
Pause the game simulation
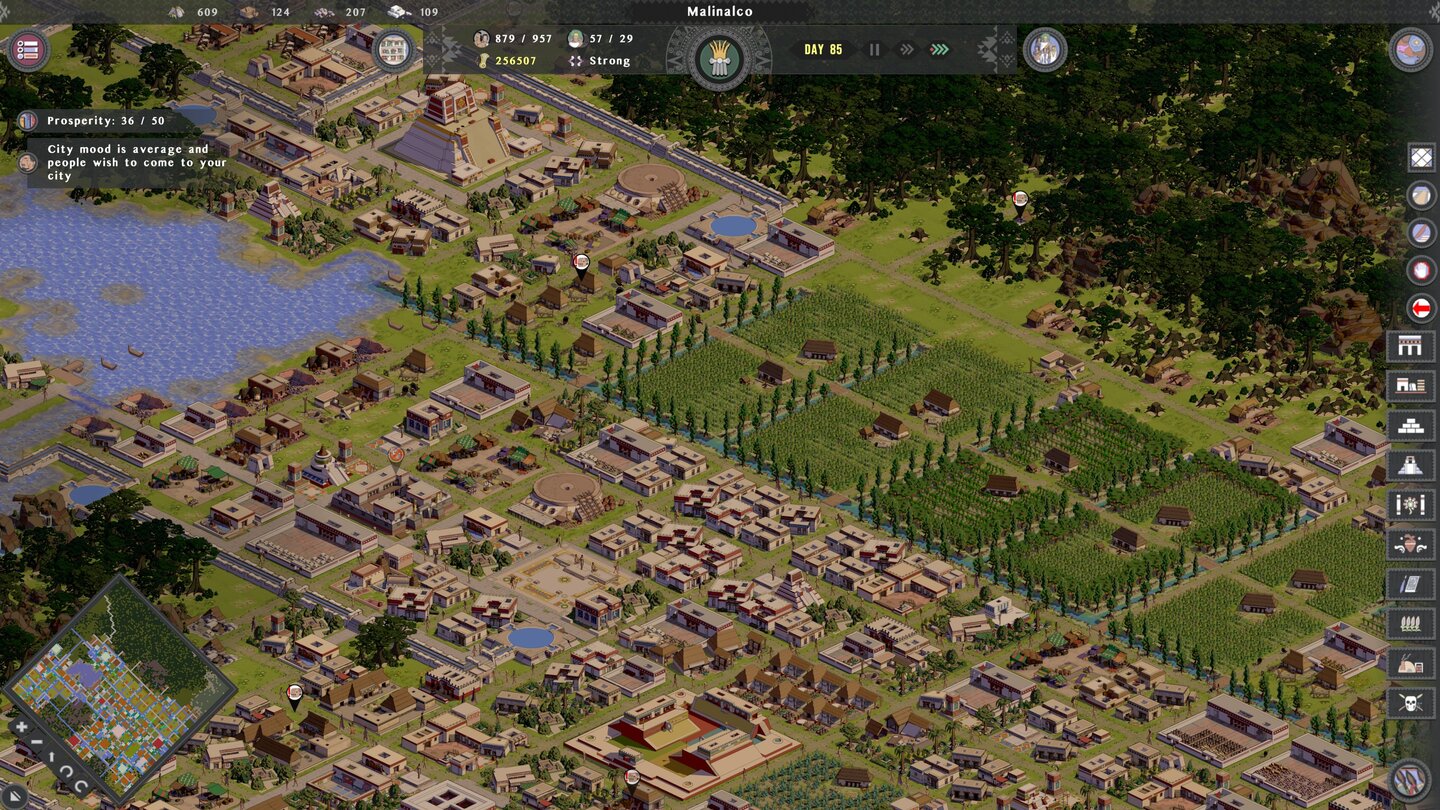pos(875,49)
